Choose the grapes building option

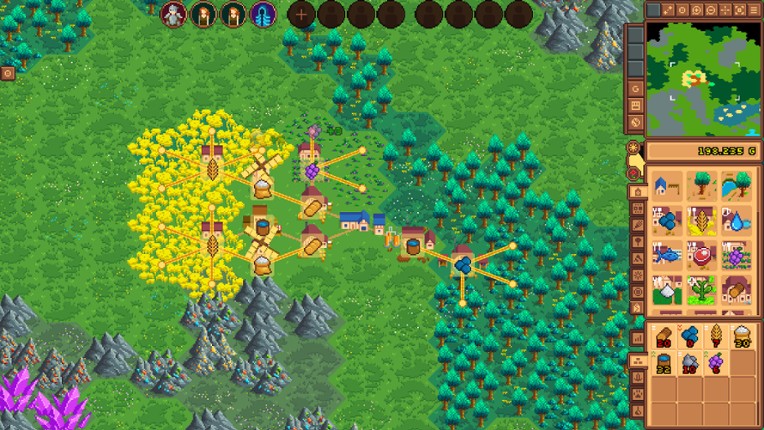pos(737,256)
